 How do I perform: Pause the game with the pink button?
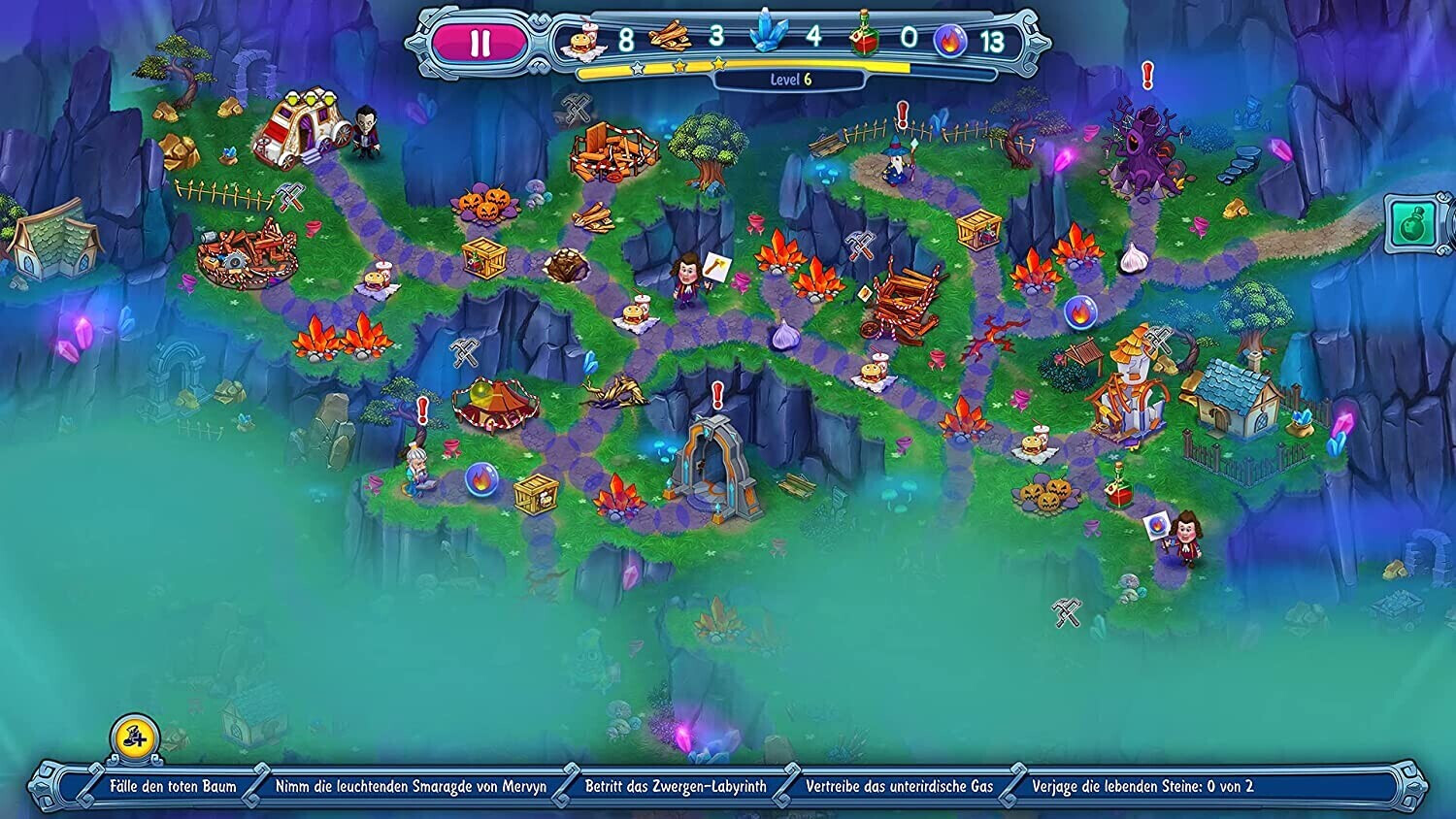[x=480, y=44]
